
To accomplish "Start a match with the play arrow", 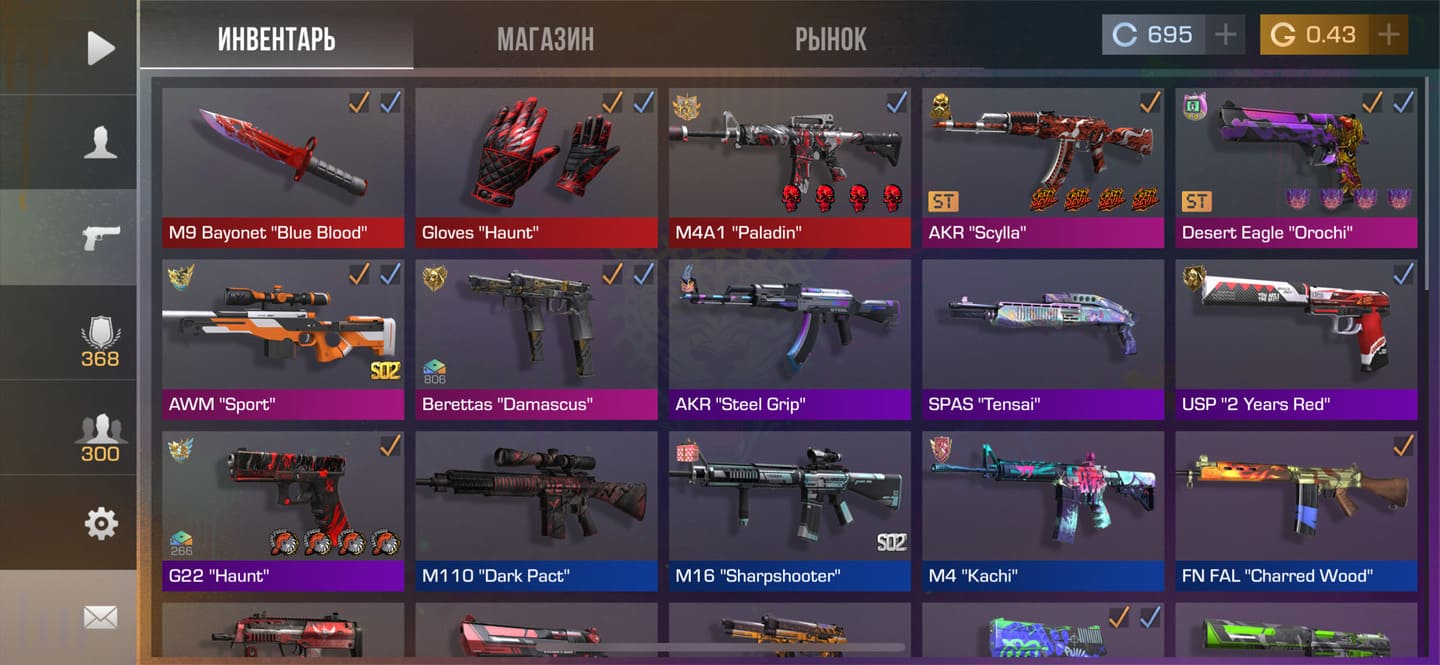I will (100, 47).
